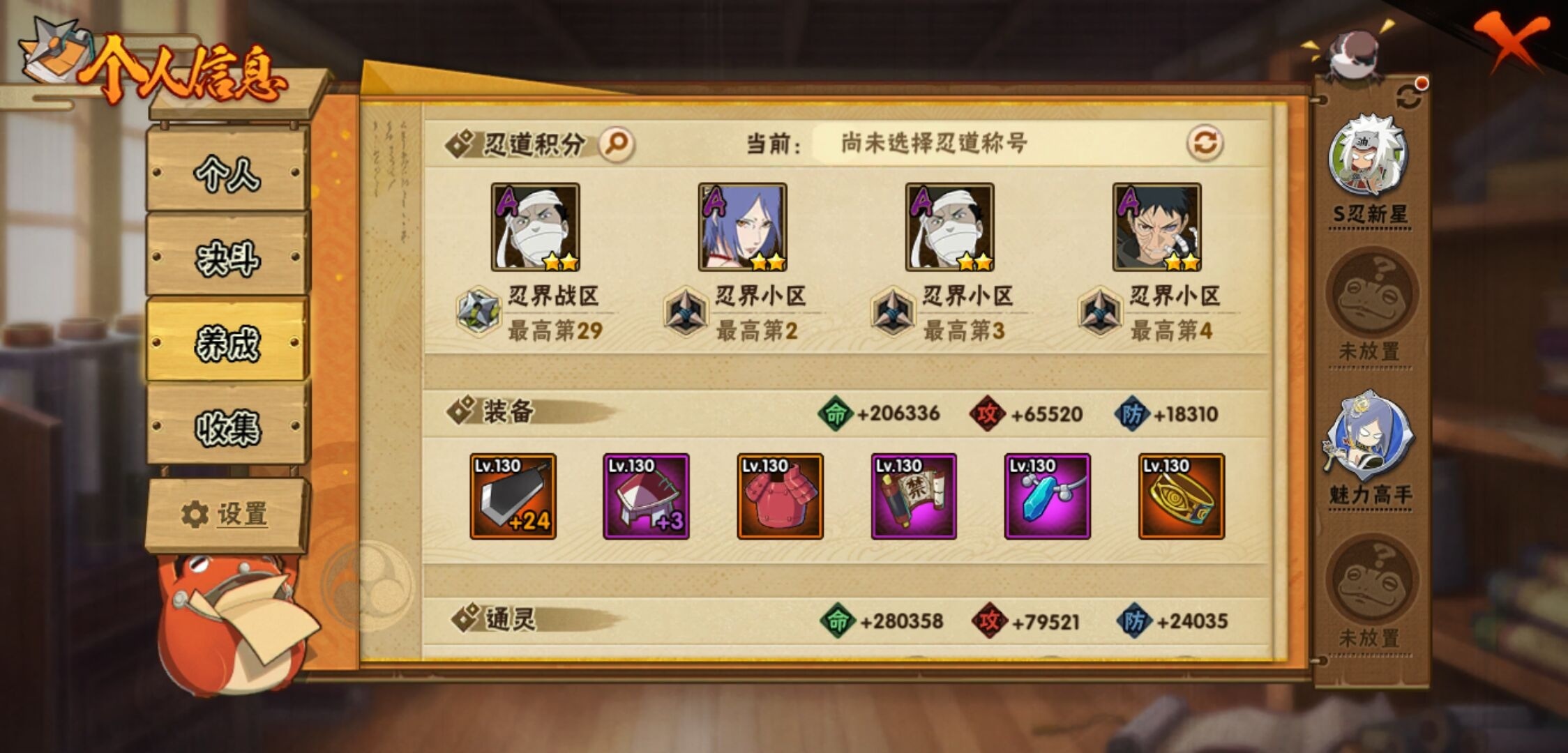Open the 收集 collection tab
The image size is (1568, 753).
tap(225, 428)
